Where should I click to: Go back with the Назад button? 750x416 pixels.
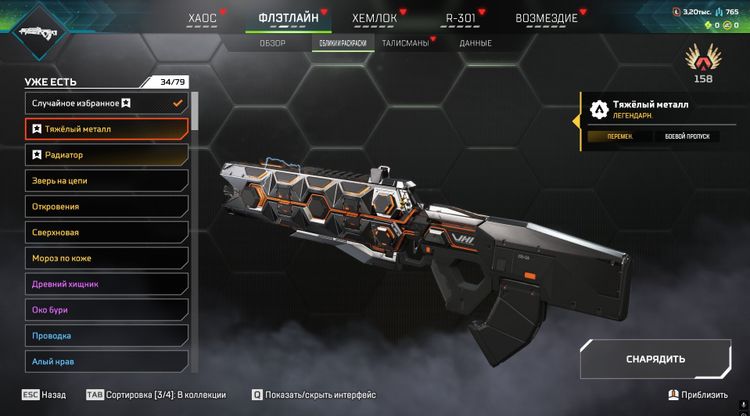(x=44, y=395)
